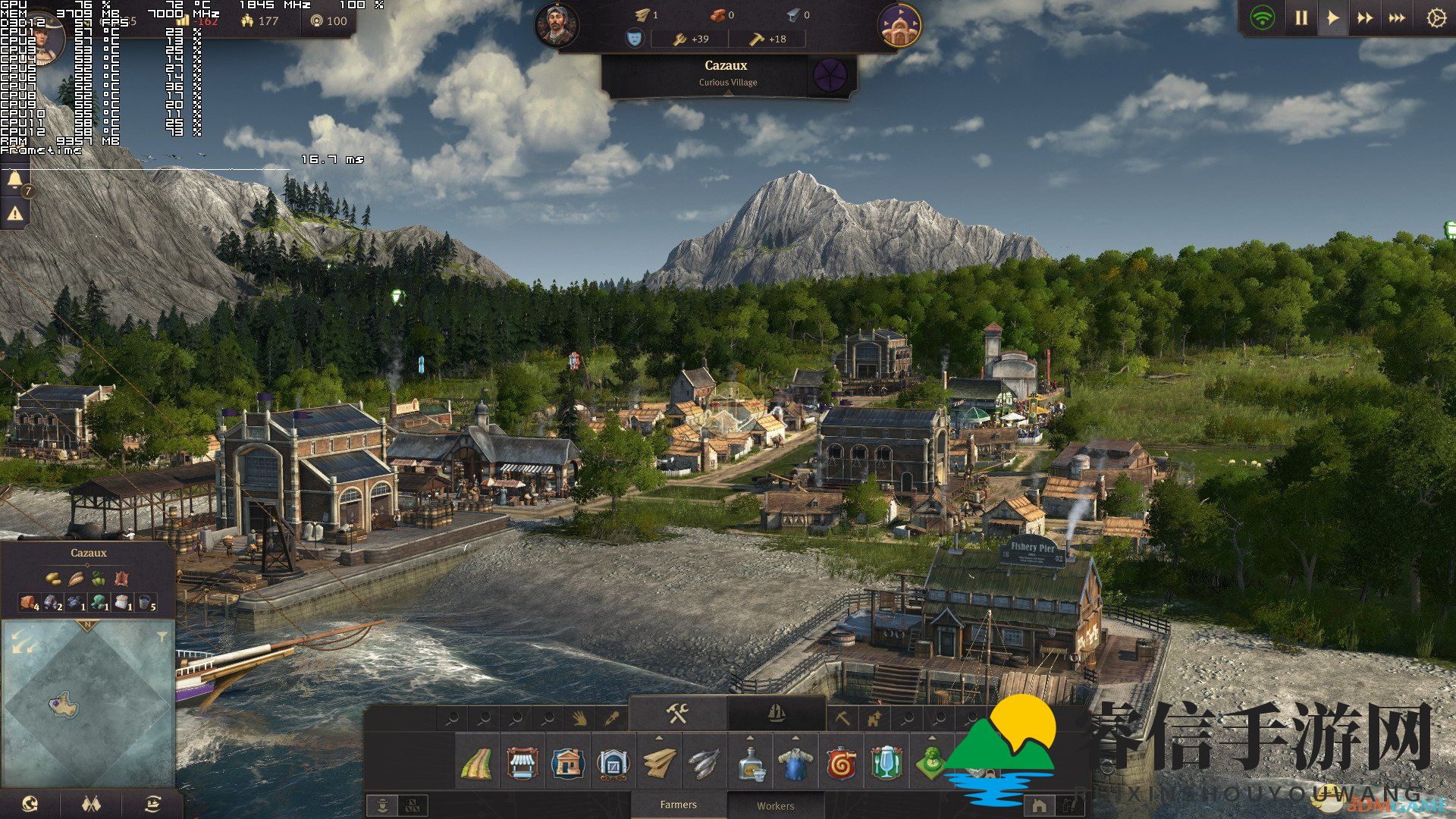Select the schnapps bottle production icon
Screen dimensions: 1456x819
[x=751, y=764]
